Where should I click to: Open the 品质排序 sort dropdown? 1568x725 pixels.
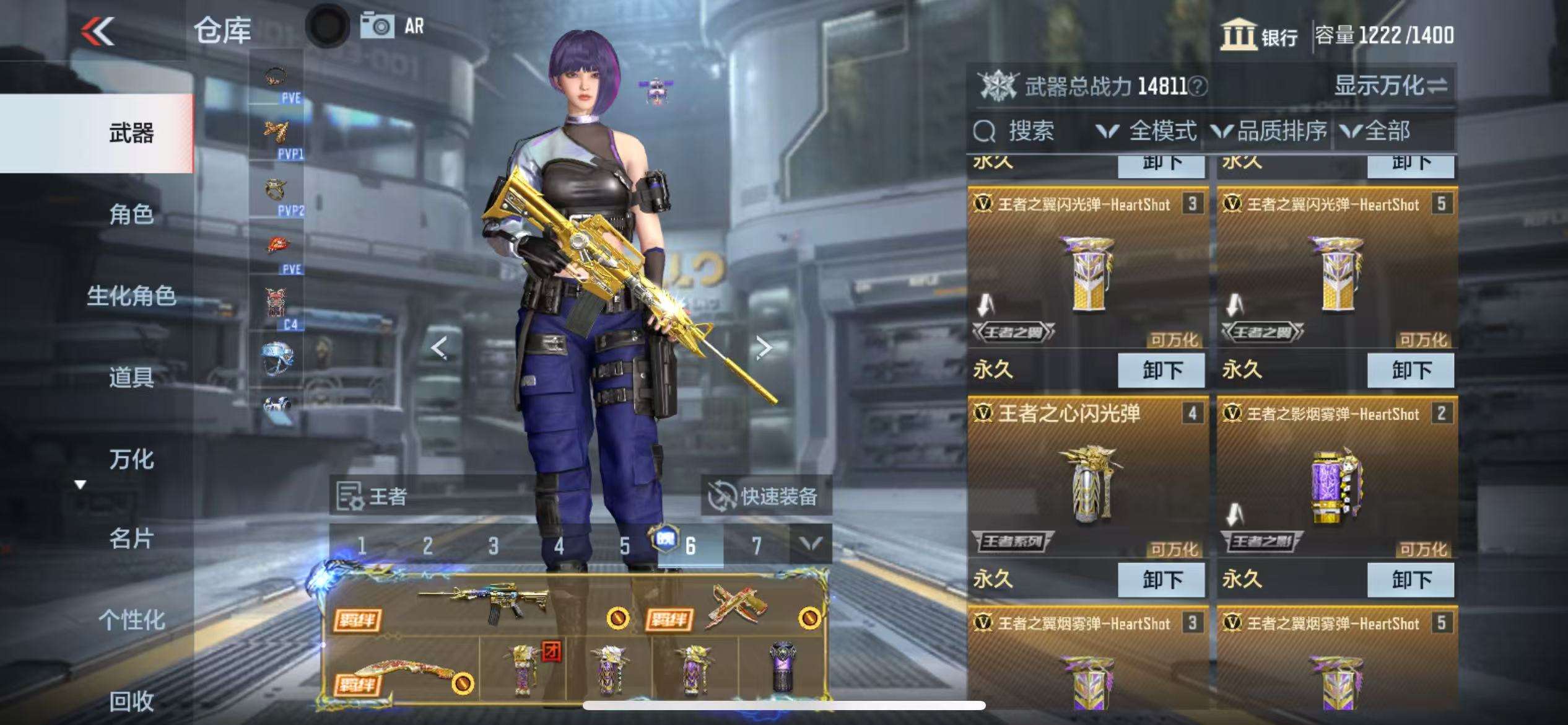click(1270, 131)
